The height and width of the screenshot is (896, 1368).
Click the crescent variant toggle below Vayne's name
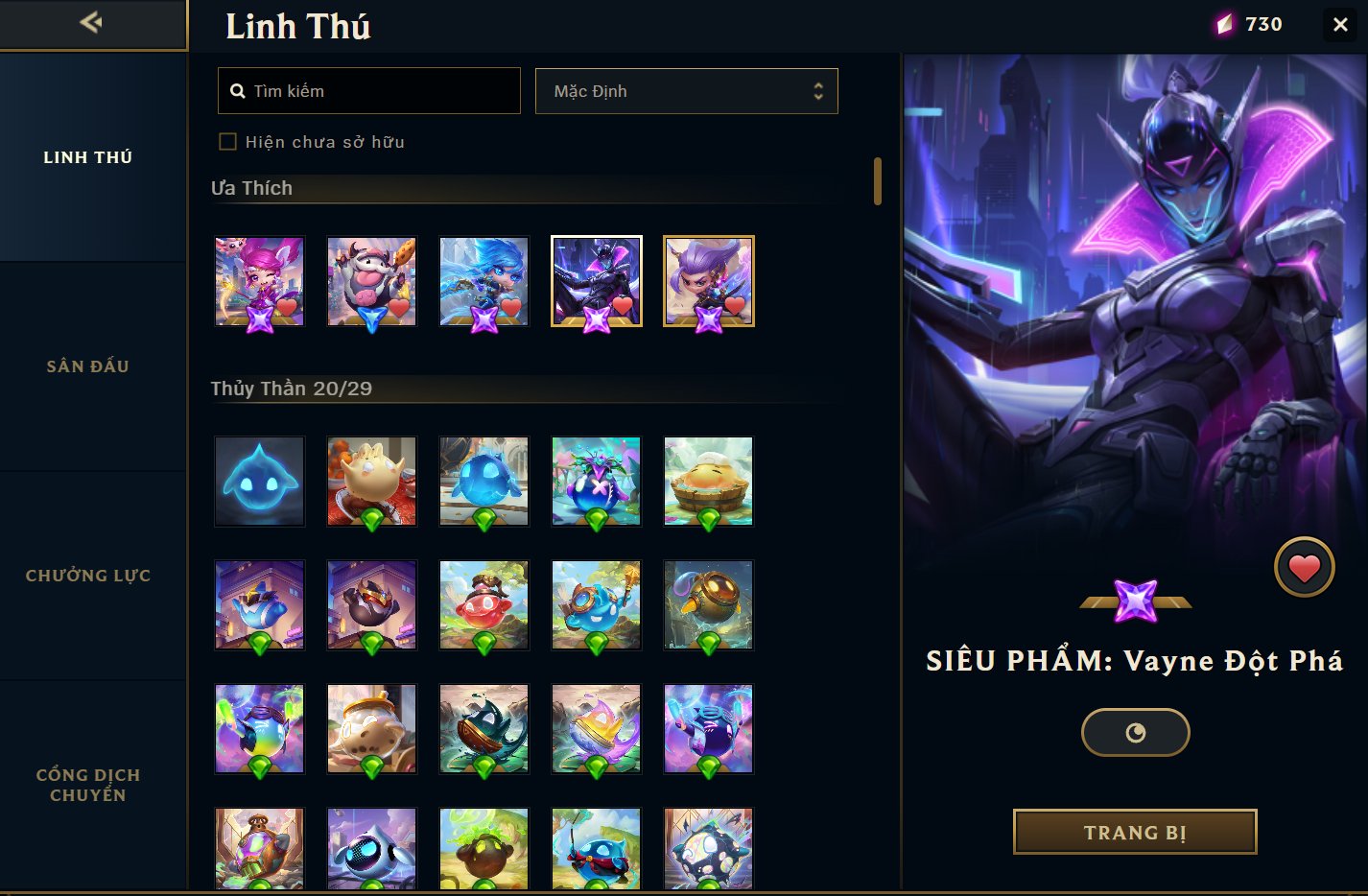coord(1135,732)
